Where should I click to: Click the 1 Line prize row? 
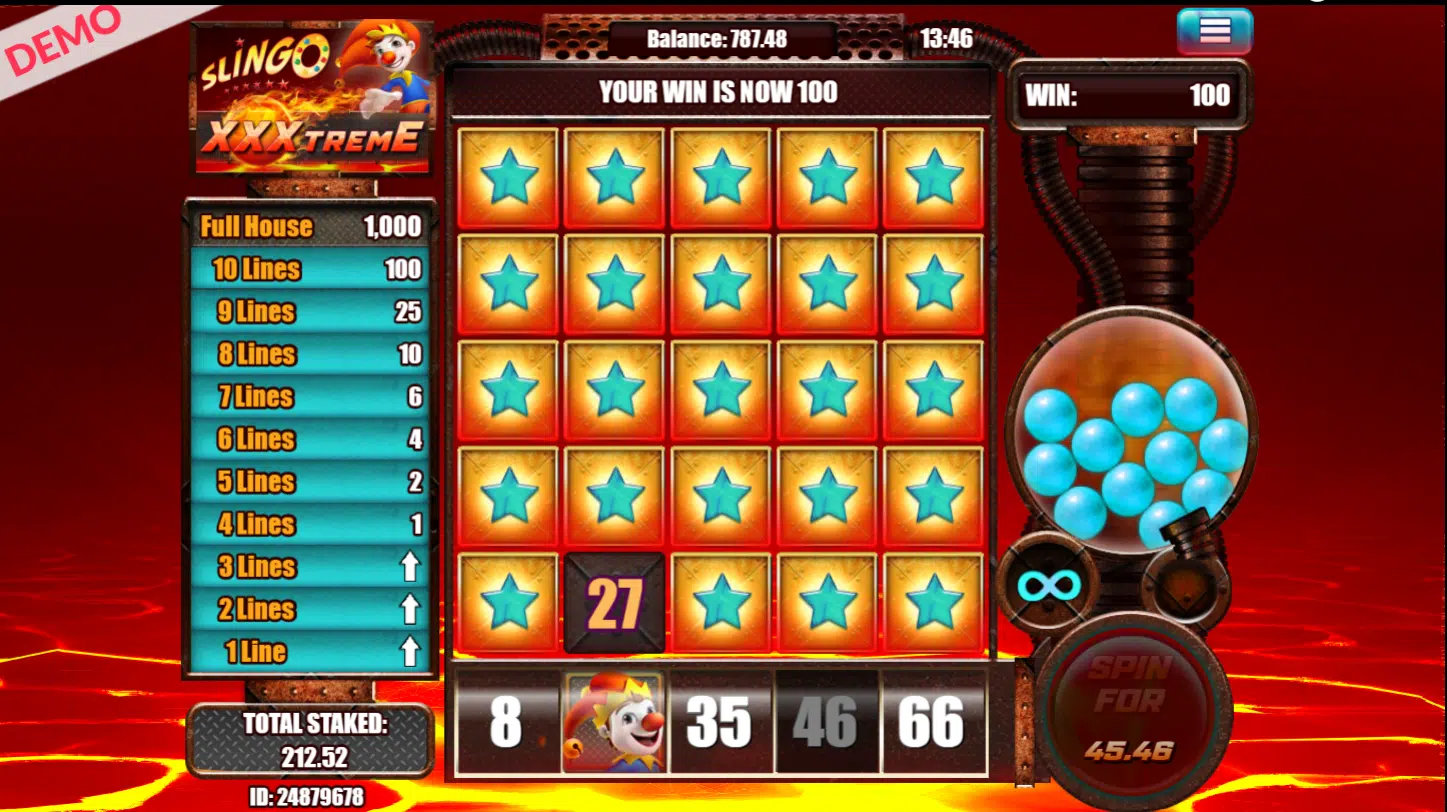pyautogui.click(x=310, y=652)
